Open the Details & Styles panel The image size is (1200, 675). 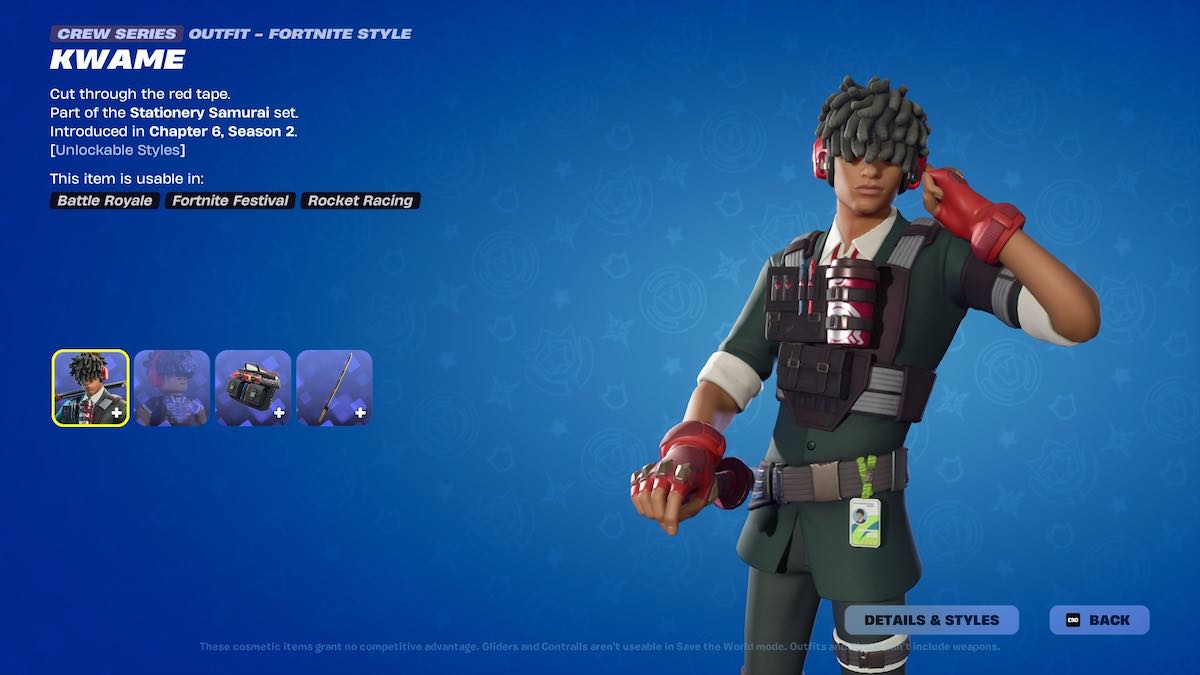point(931,620)
